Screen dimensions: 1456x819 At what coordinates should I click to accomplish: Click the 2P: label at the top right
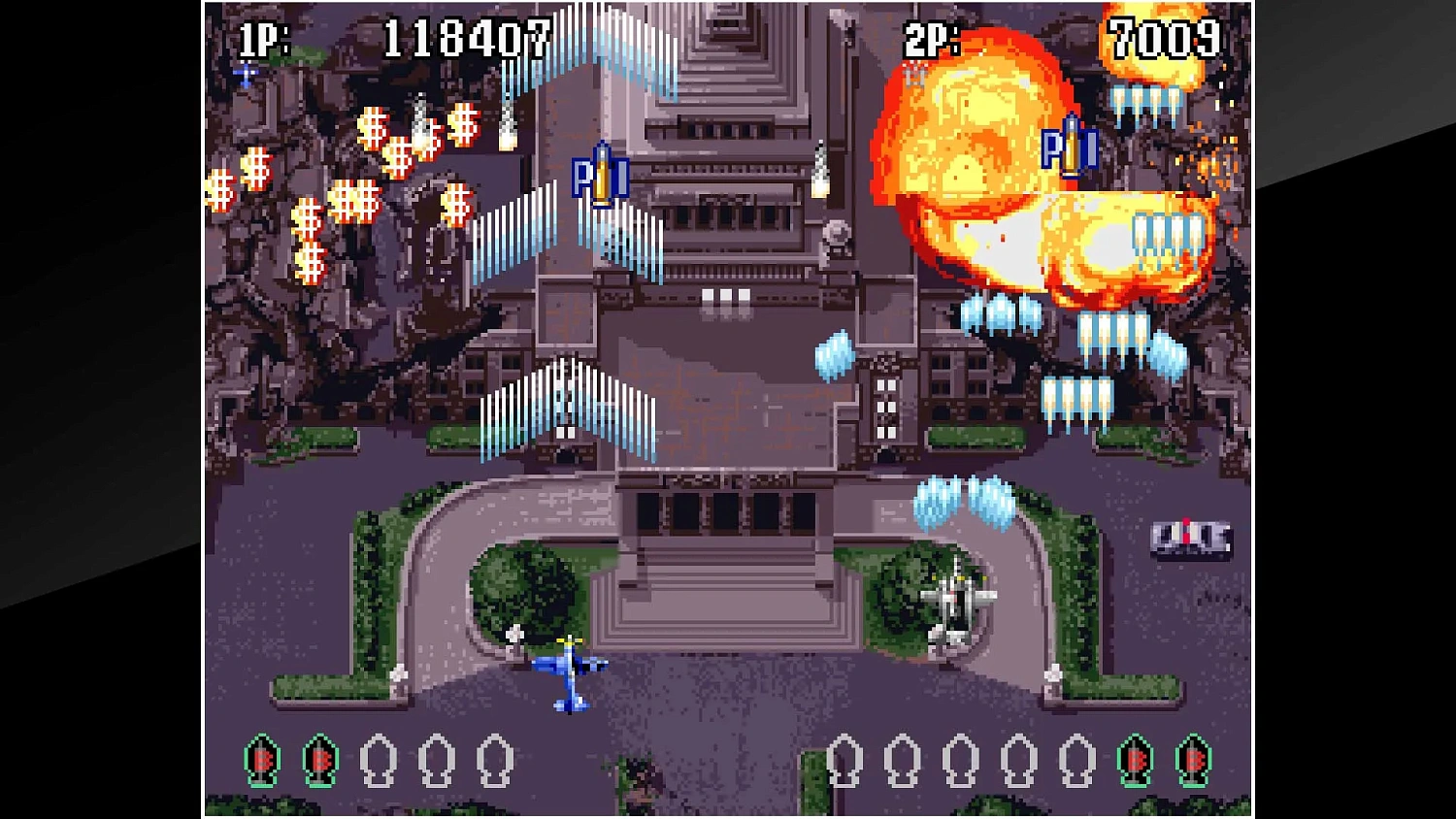coord(929,37)
